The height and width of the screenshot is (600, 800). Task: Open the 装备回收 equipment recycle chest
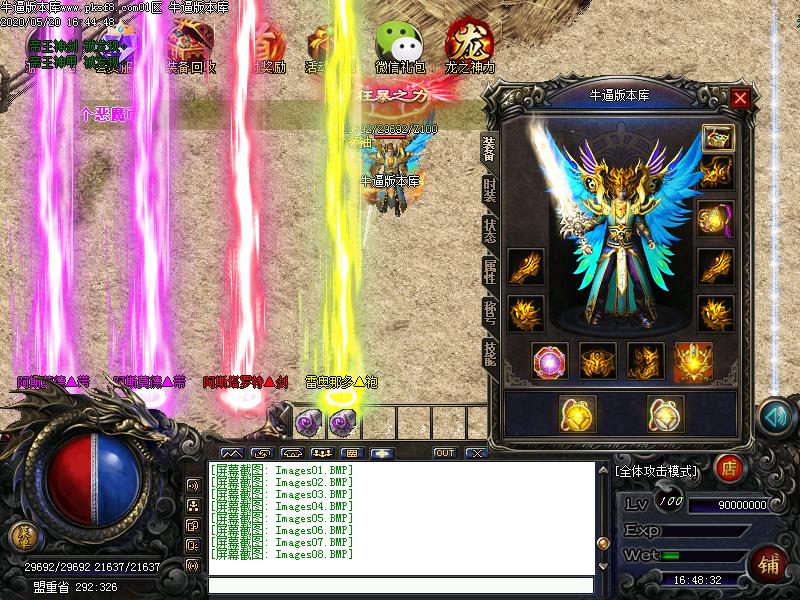pos(190,45)
